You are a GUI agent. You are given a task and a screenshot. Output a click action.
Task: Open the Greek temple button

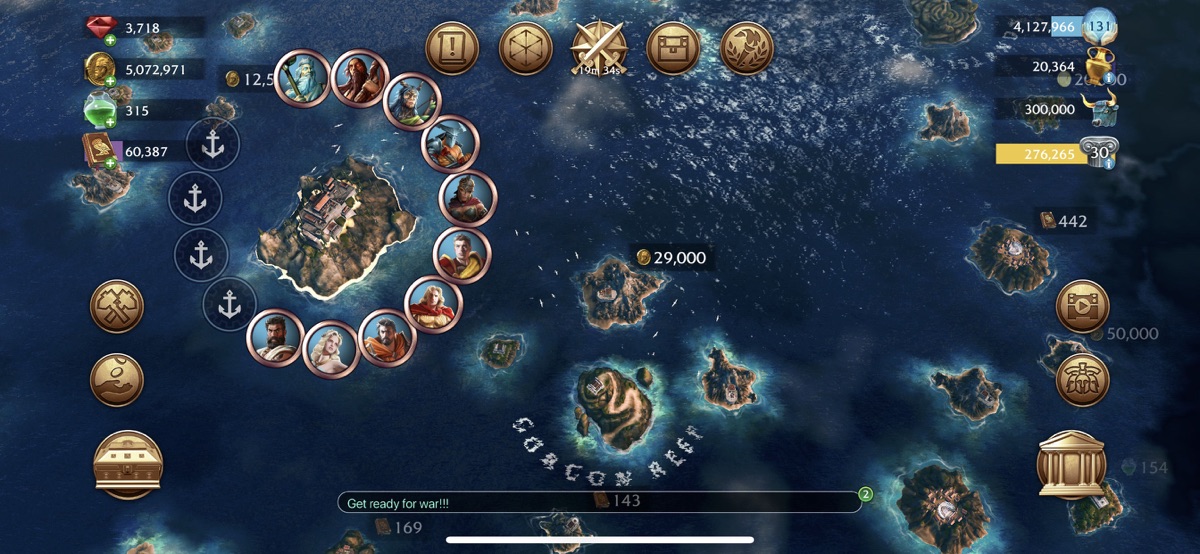(1070, 465)
